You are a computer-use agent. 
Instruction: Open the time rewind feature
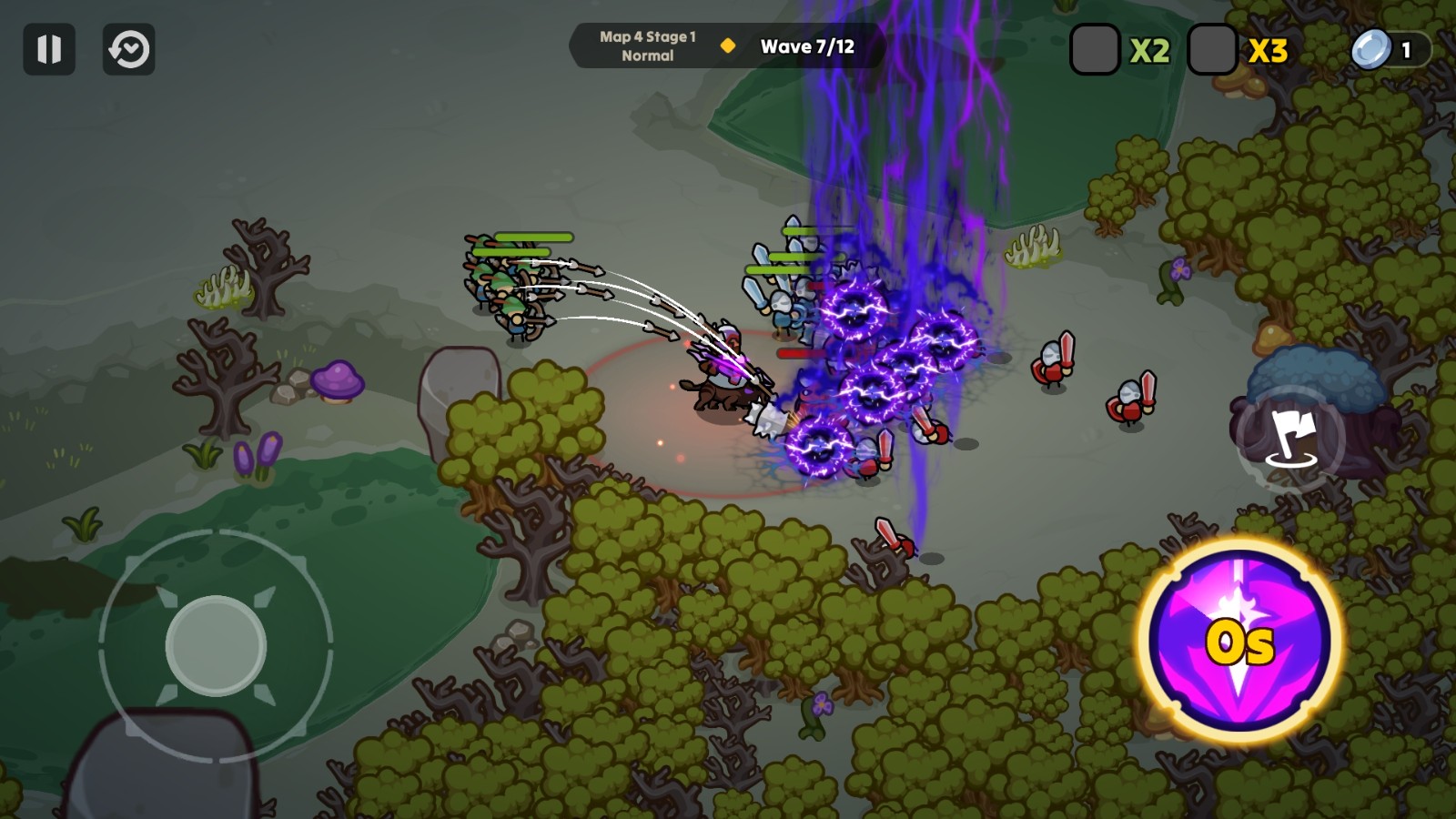pos(128,49)
